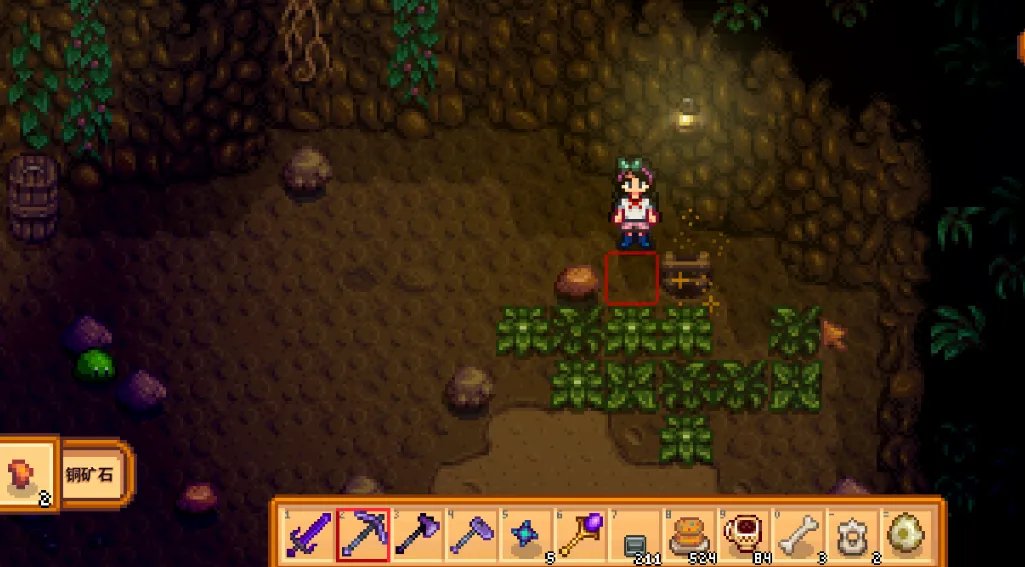Choose the grey fossil item slot

(851, 533)
